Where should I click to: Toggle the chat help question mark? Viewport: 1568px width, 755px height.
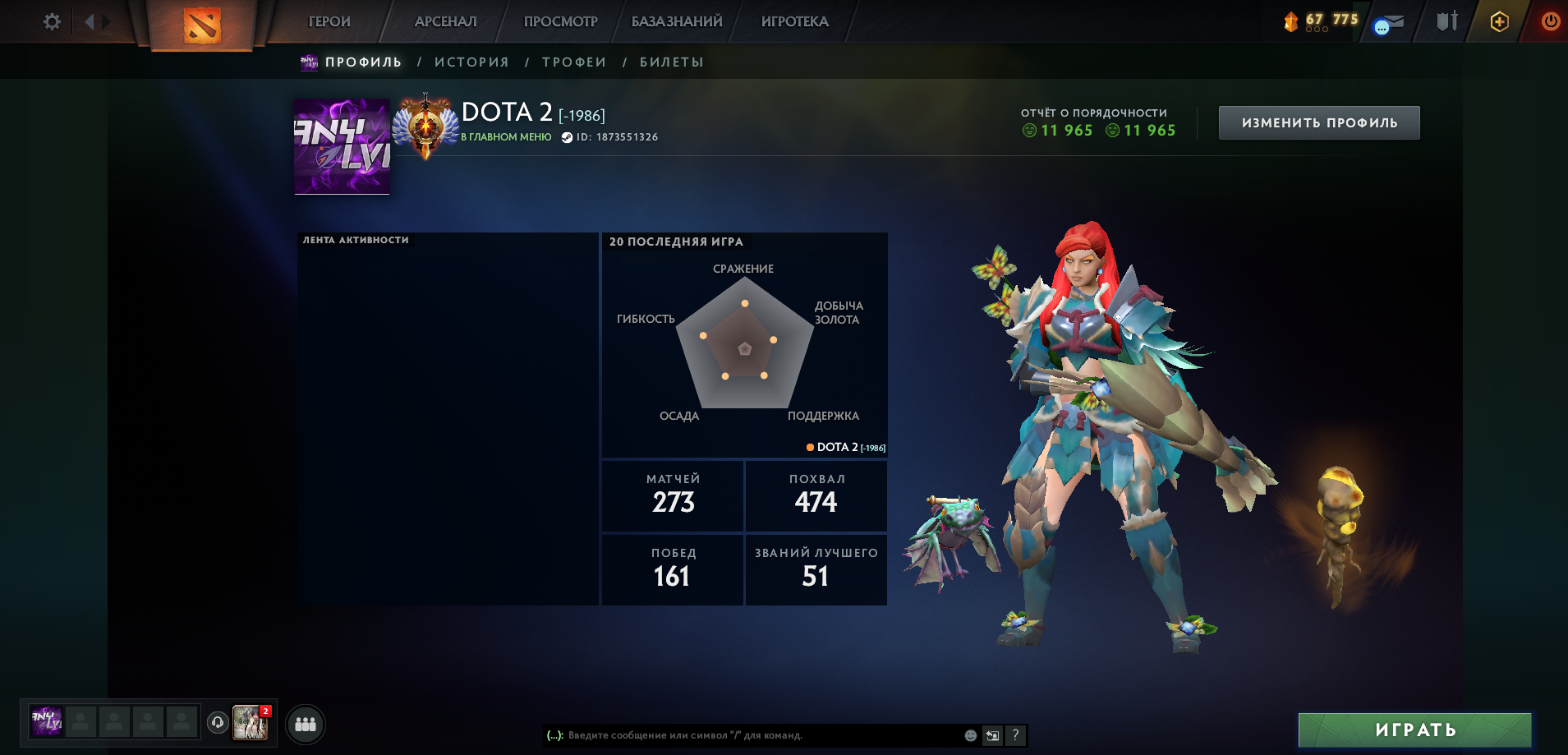1016,736
